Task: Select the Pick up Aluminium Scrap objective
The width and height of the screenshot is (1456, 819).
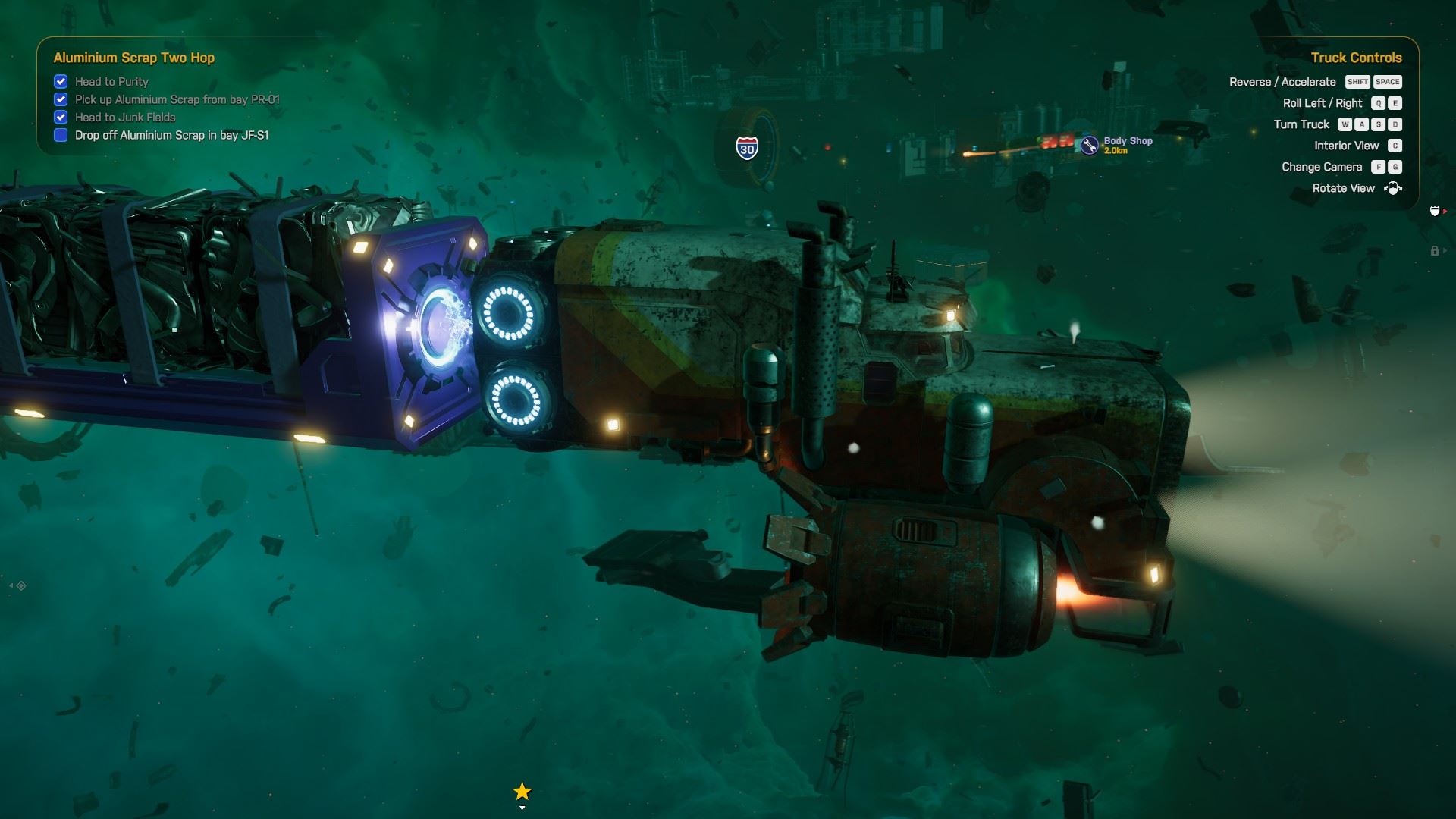Action: click(x=177, y=99)
